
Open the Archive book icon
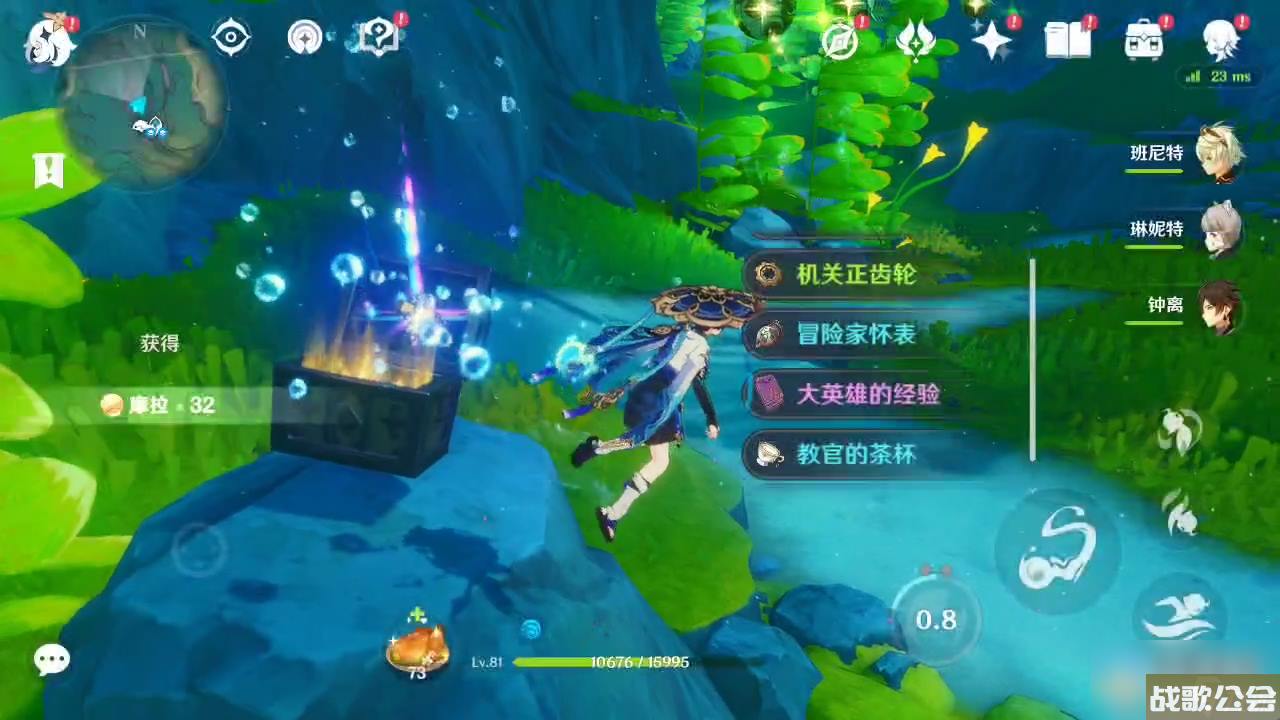[x=1066, y=40]
